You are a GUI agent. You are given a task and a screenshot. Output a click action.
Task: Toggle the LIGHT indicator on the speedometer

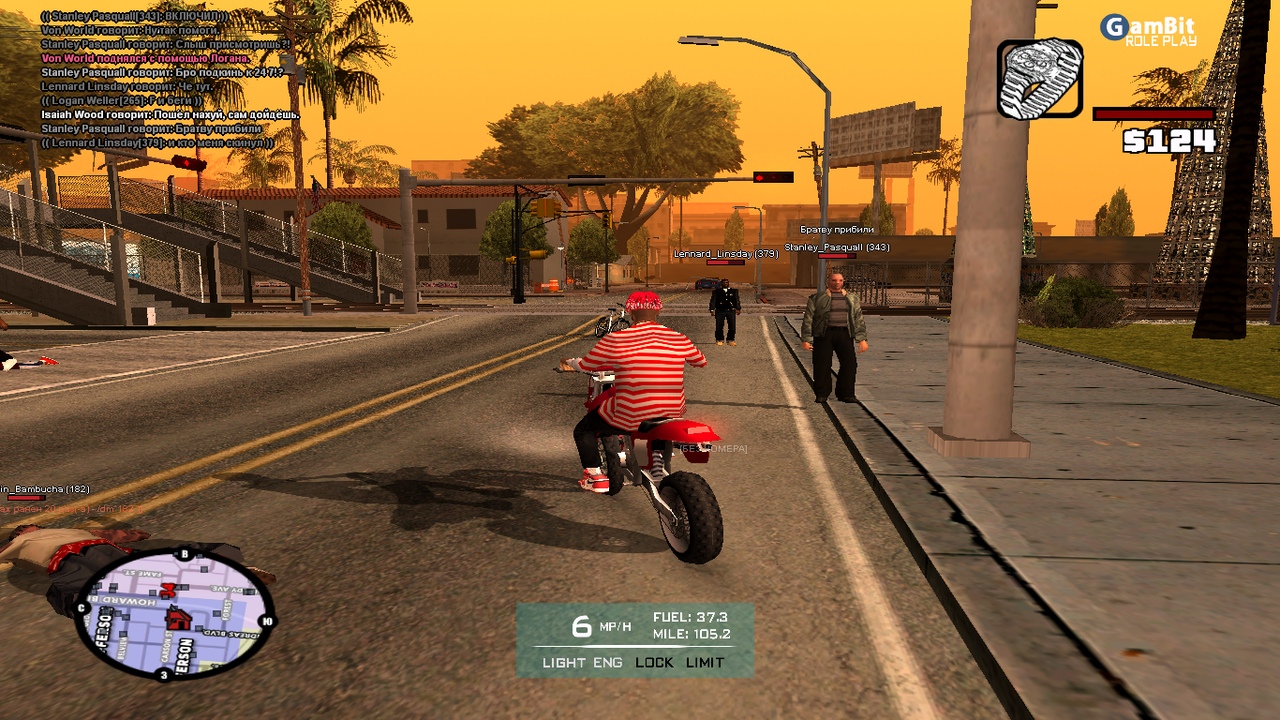pyautogui.click(x=564, y=662)
